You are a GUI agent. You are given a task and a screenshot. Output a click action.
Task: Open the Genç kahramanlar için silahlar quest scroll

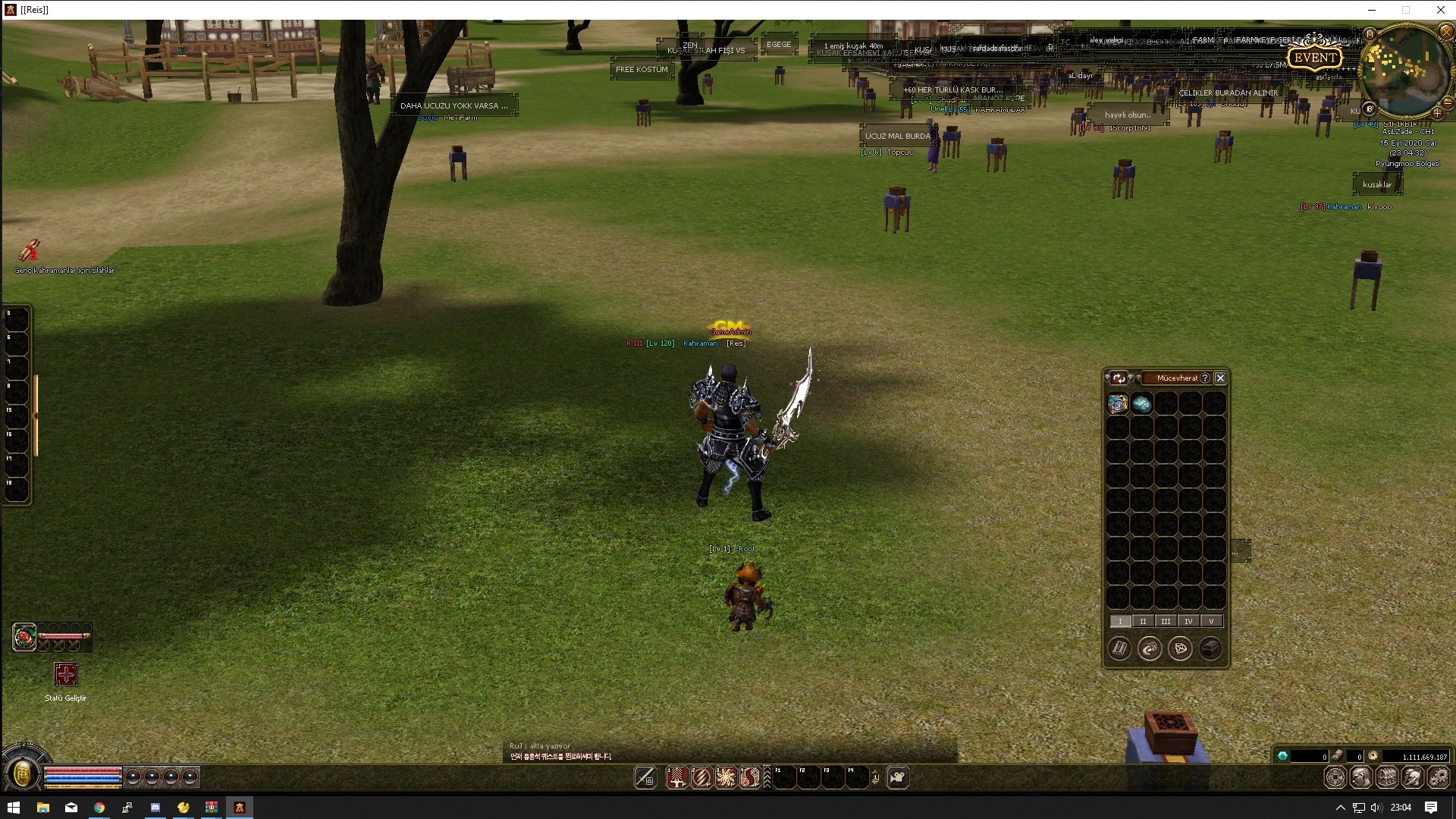(x=29, y=249)
